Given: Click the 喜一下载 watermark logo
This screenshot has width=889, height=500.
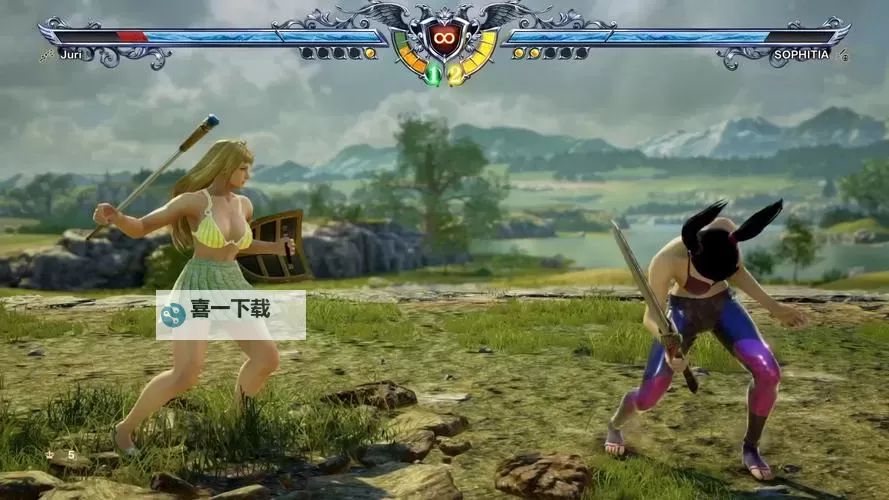Looking at the screenshot, I should pyautogui.click(x=174, y=315).
